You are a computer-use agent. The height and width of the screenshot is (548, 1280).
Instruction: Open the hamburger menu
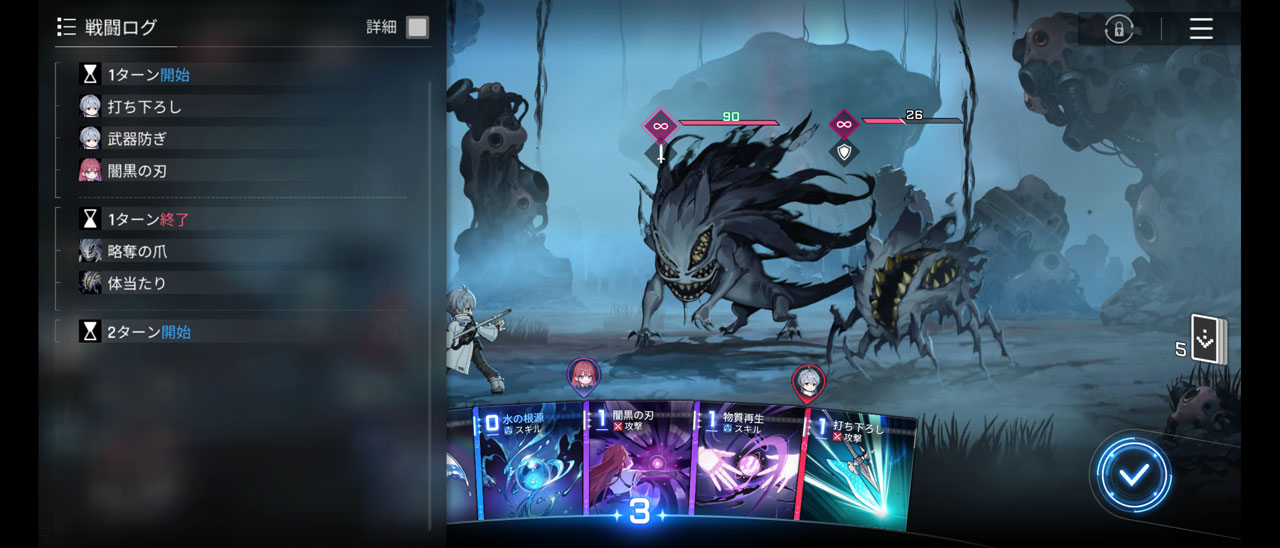pos(1201,28)
